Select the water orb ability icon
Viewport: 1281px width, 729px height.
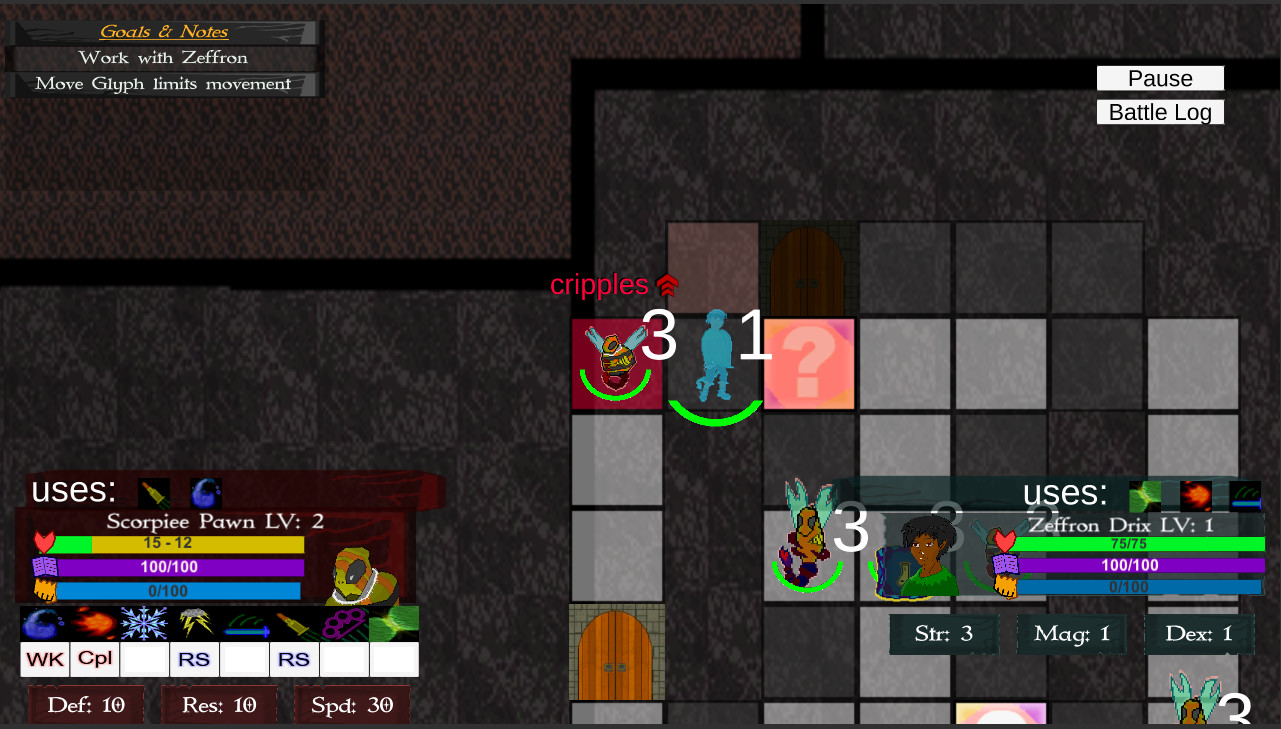pyautogui.click(x=44, y=622)
